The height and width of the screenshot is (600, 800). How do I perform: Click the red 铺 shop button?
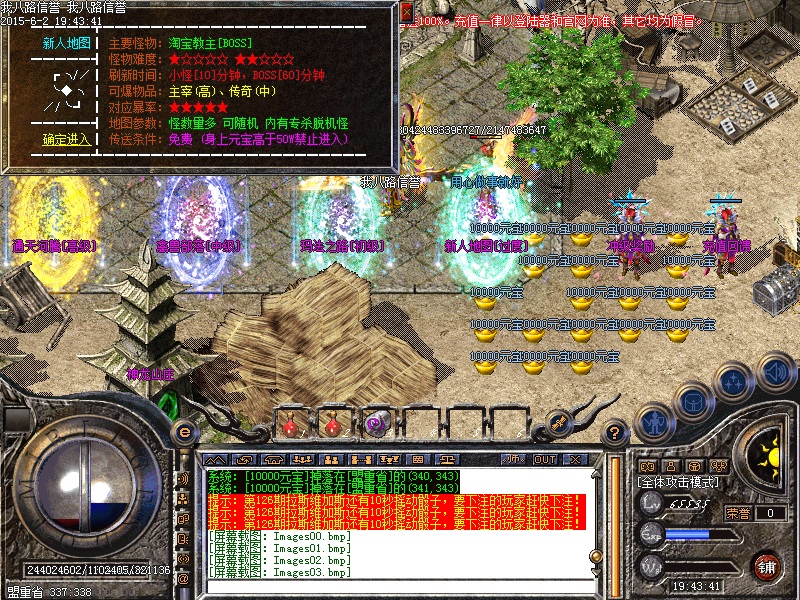click(x=767, y=565)
